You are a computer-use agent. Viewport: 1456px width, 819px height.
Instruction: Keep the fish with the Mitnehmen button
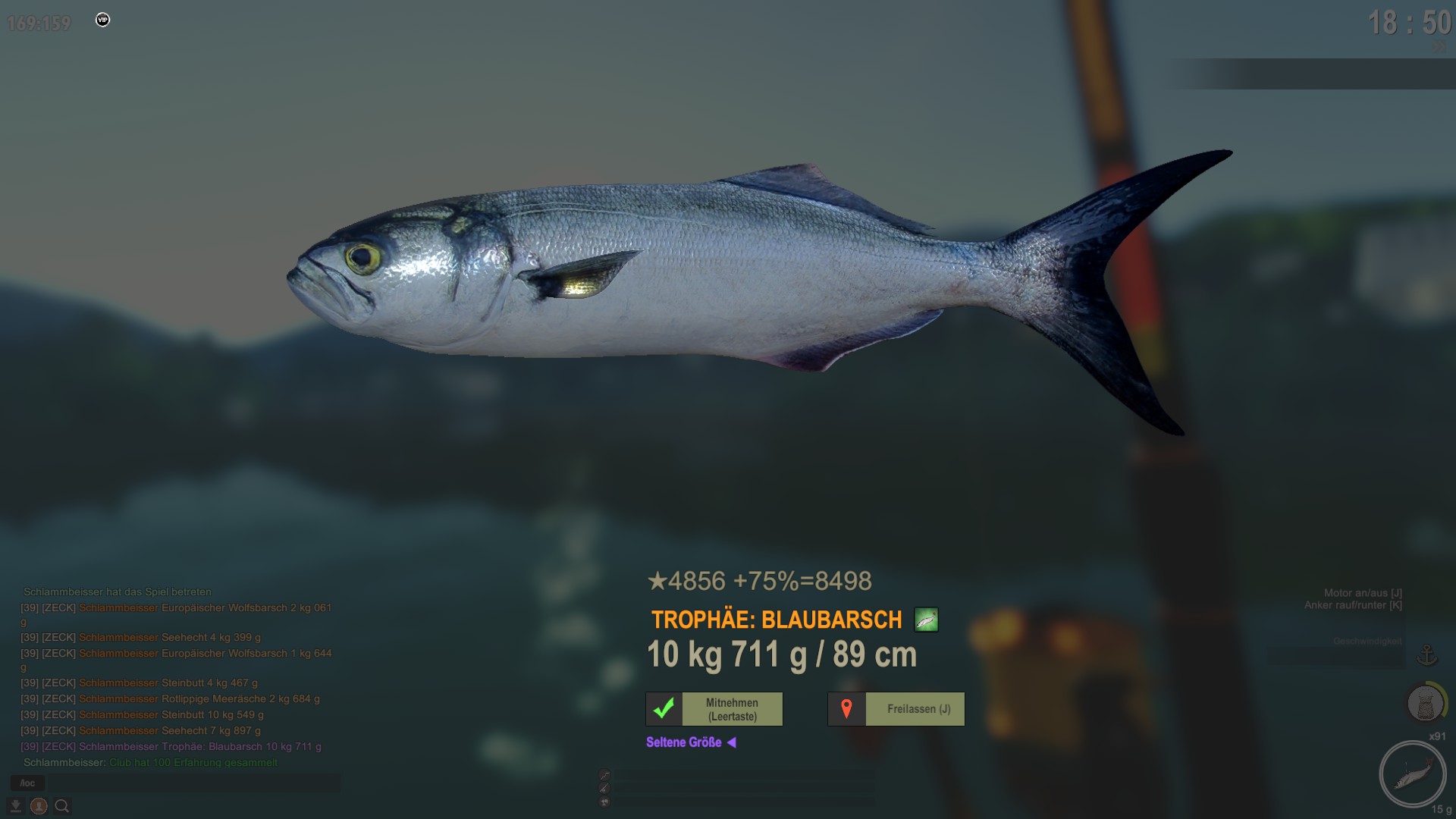(x=714, y=709)
